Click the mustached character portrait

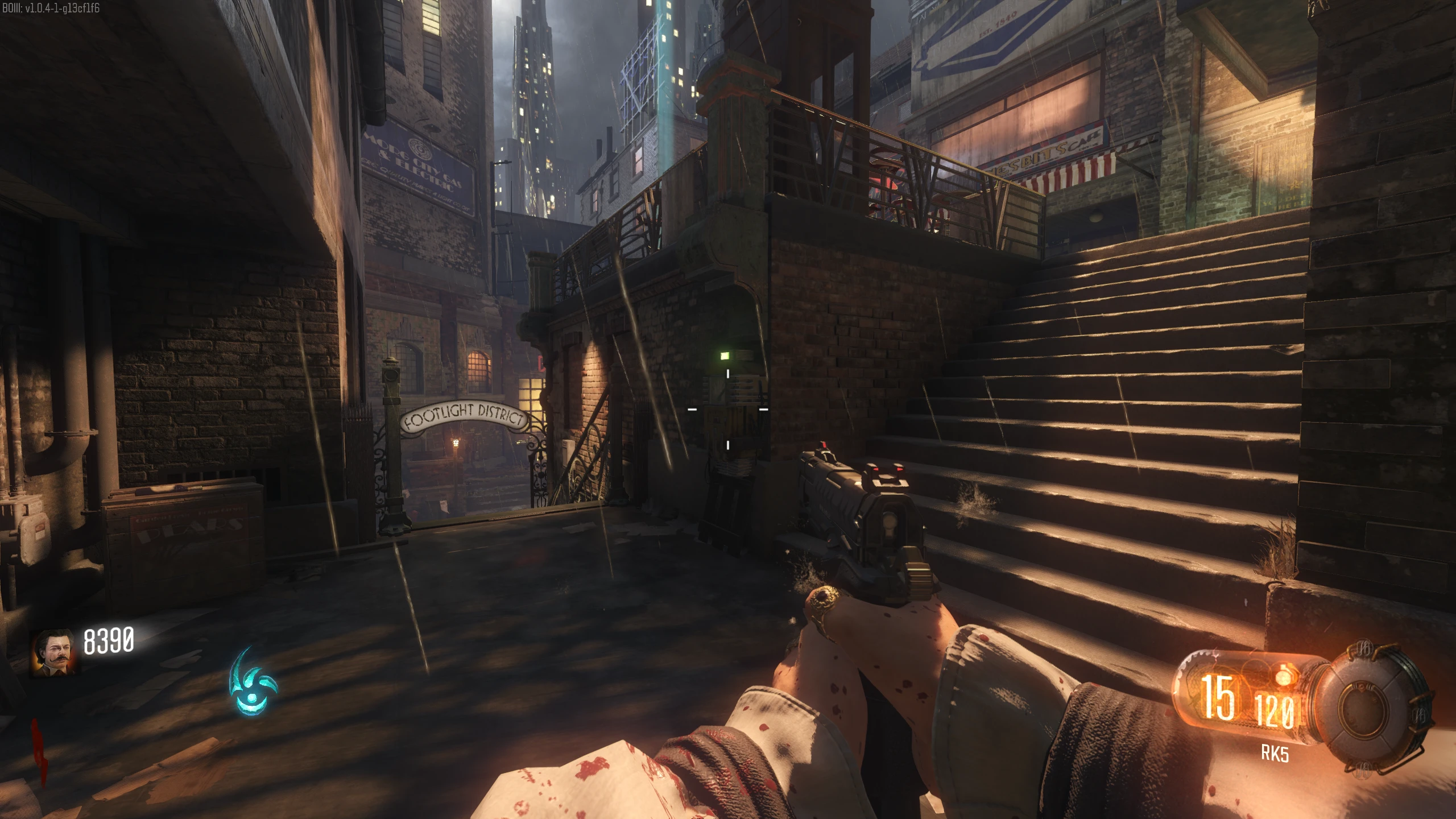coord(53,652)
